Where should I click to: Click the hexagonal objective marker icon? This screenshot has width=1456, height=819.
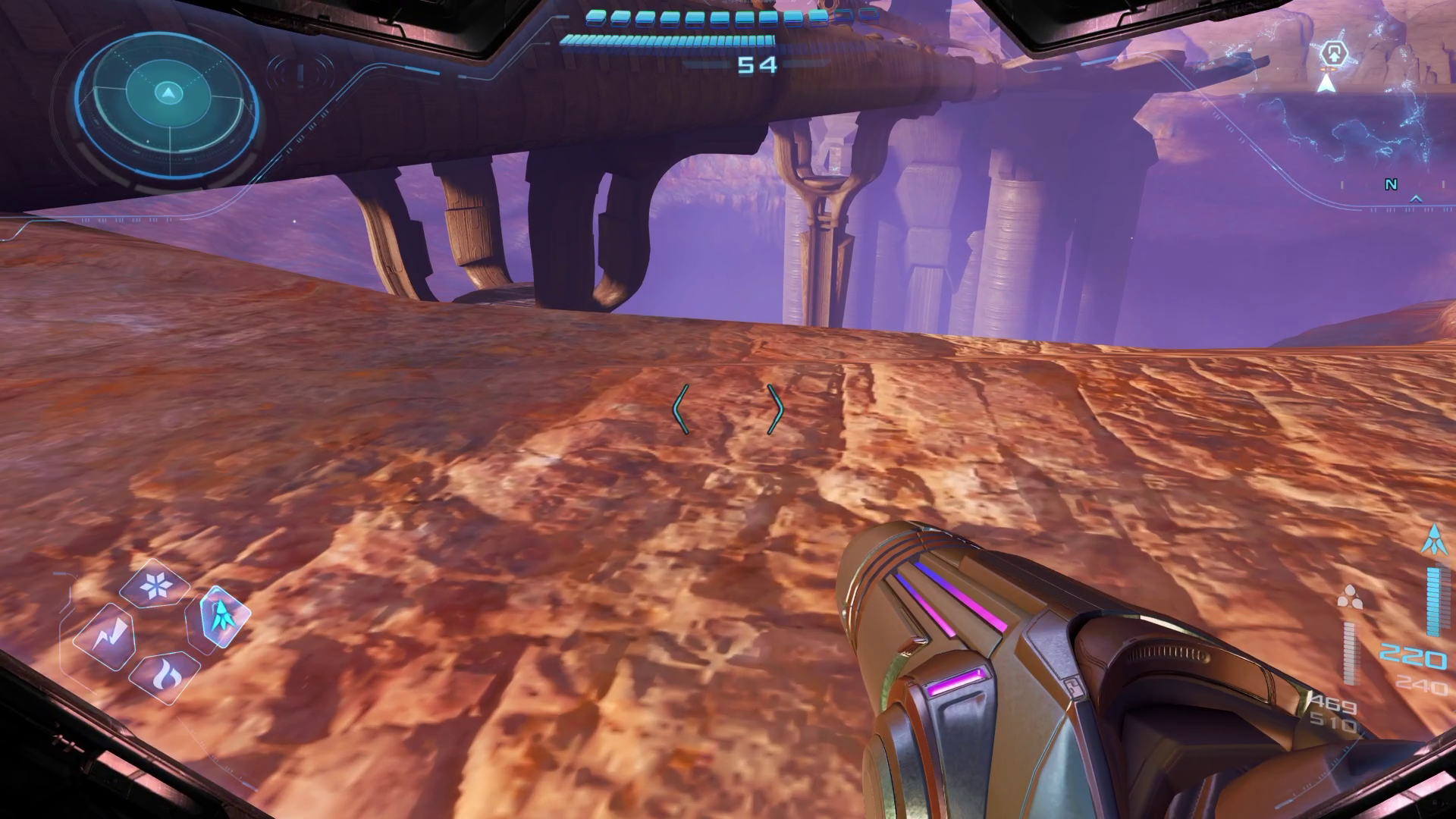1333,55
